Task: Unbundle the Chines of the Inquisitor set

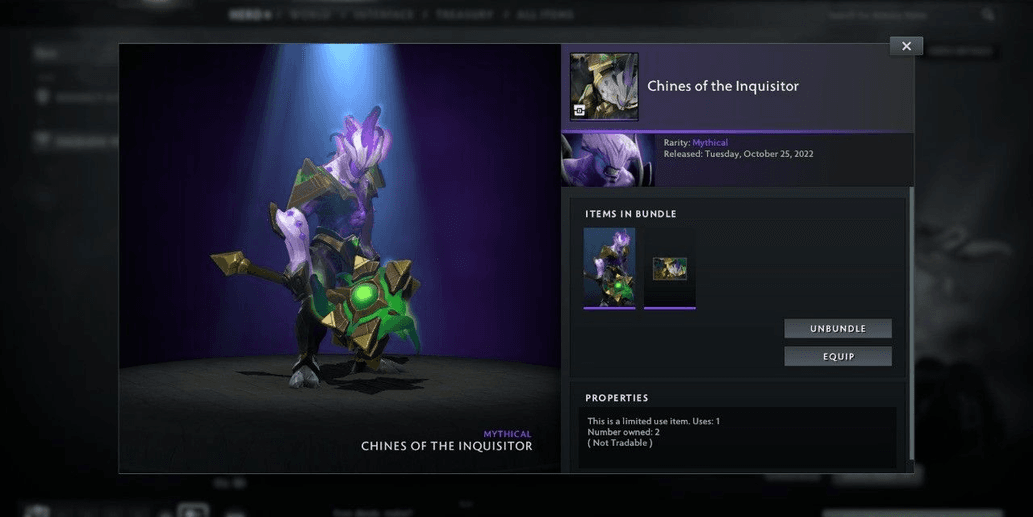Action: point(837,329)
